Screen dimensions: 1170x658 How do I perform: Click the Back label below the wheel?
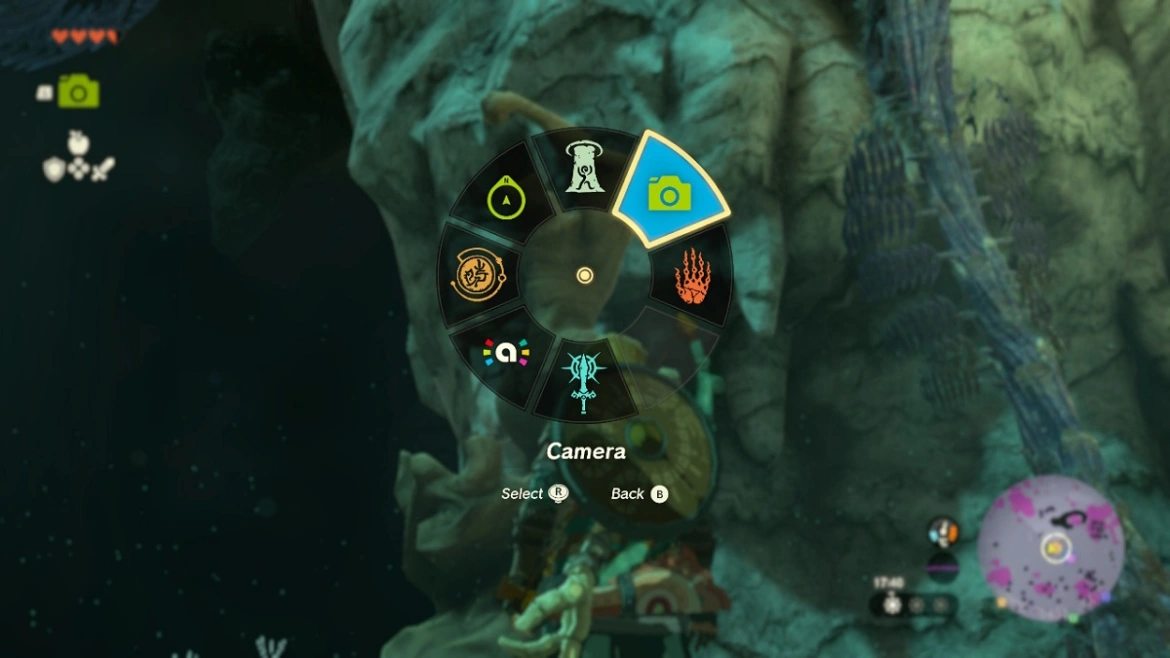(x=628, y=494)
